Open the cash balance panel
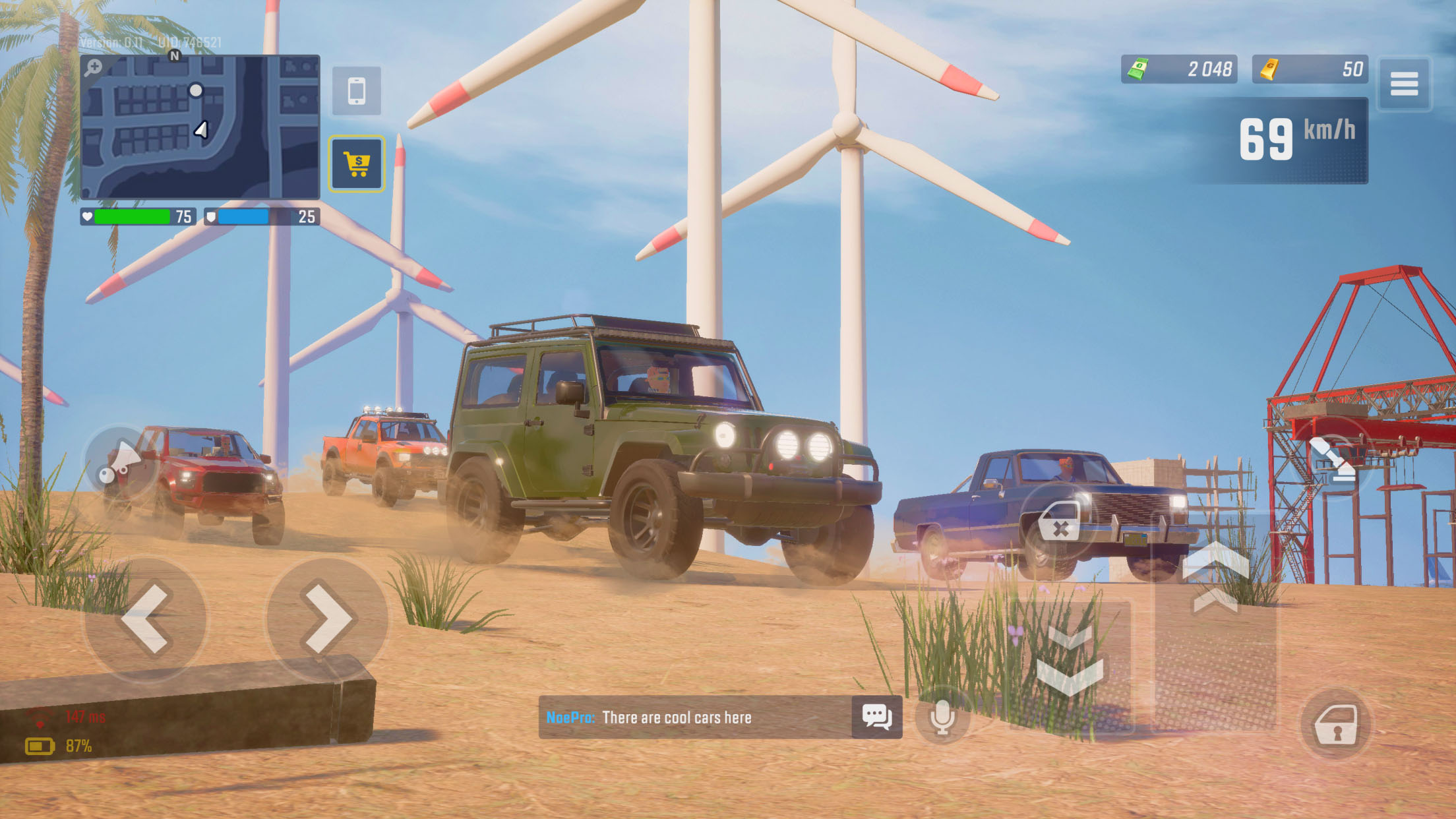The image size is (1456, 819). pos(1179,69)
